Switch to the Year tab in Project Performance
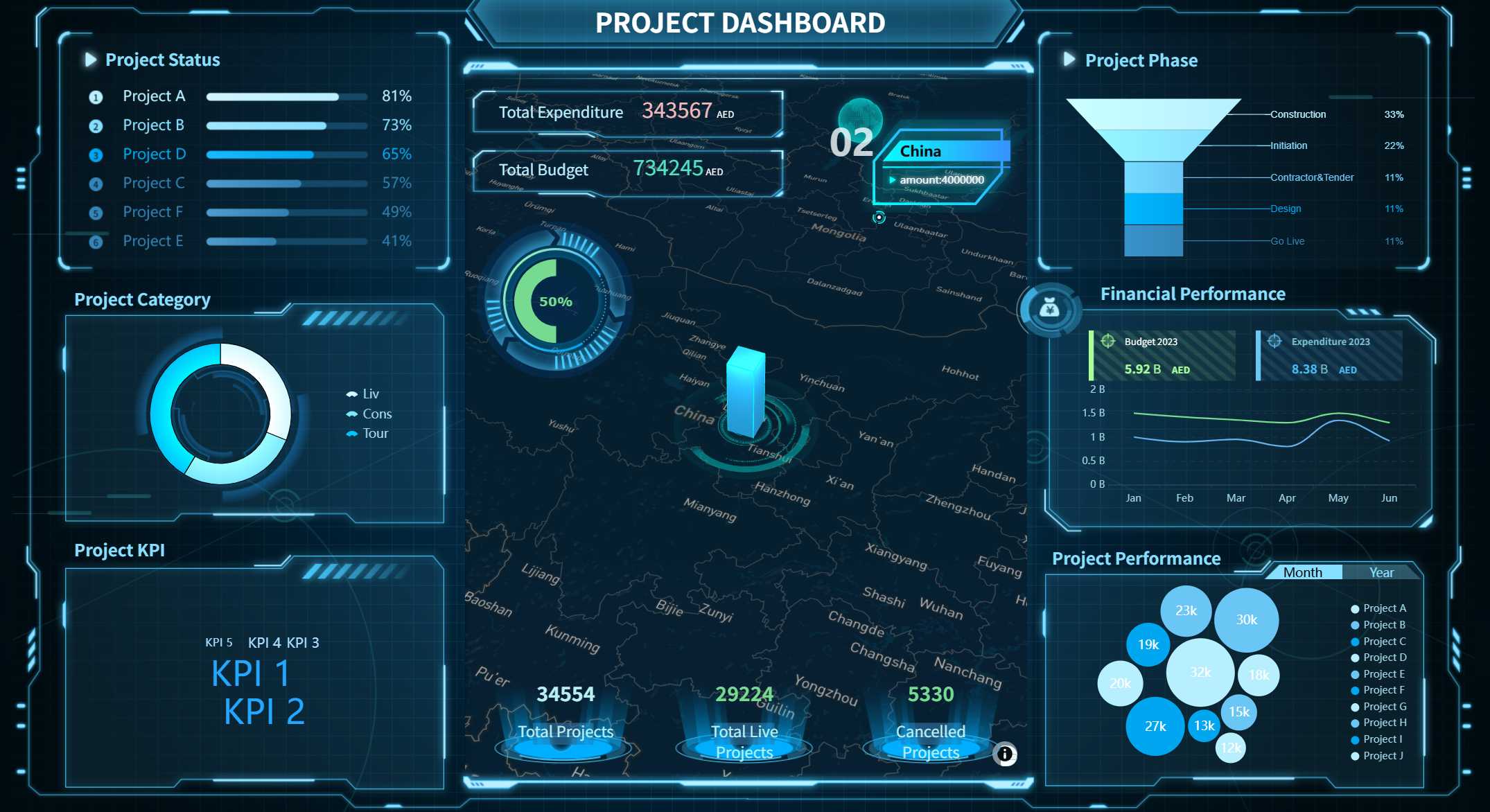This screenshot has height=812, width=1490. [x=1381, y=572]
